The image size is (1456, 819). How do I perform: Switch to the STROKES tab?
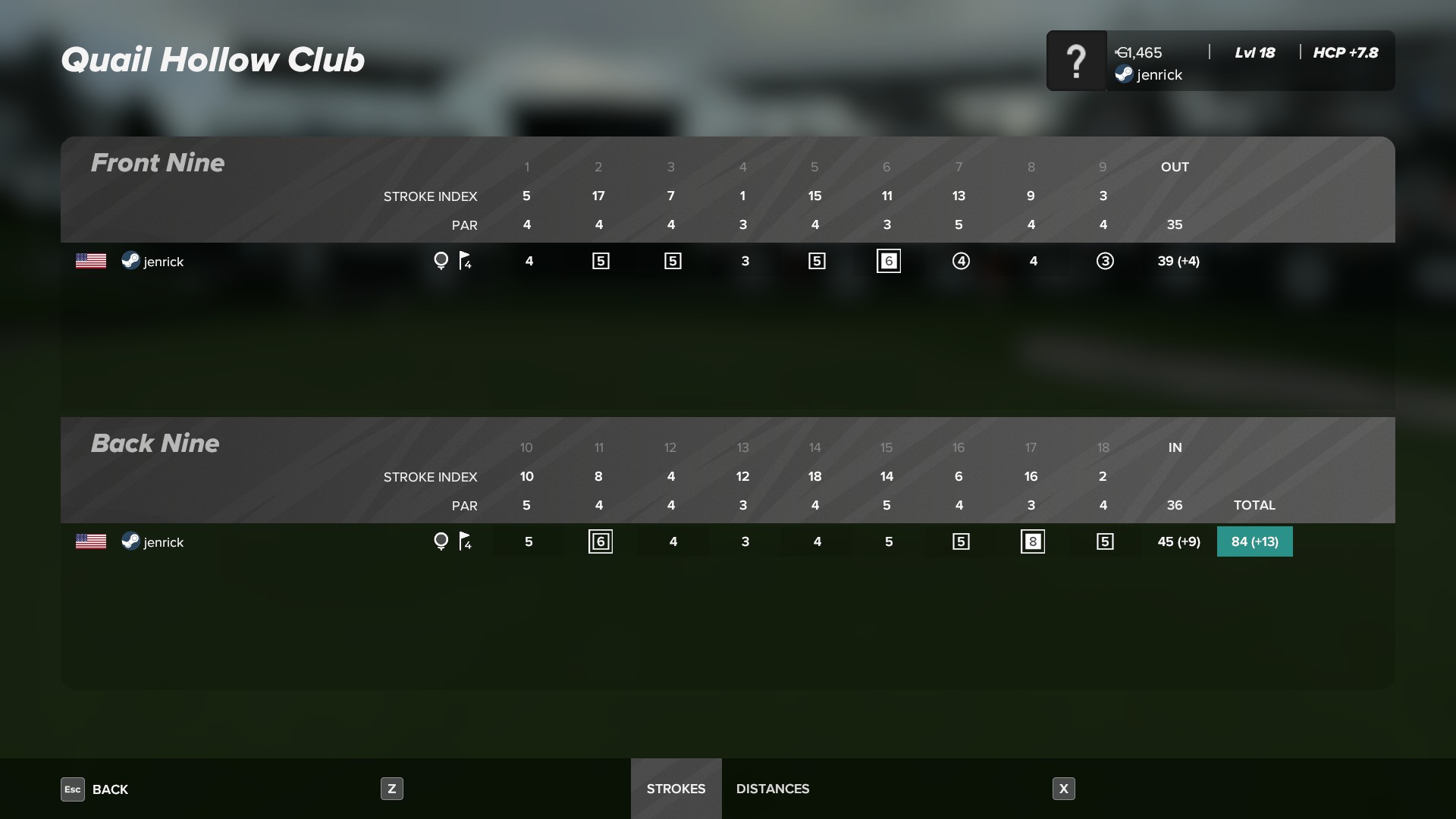[x=676, y=789]
